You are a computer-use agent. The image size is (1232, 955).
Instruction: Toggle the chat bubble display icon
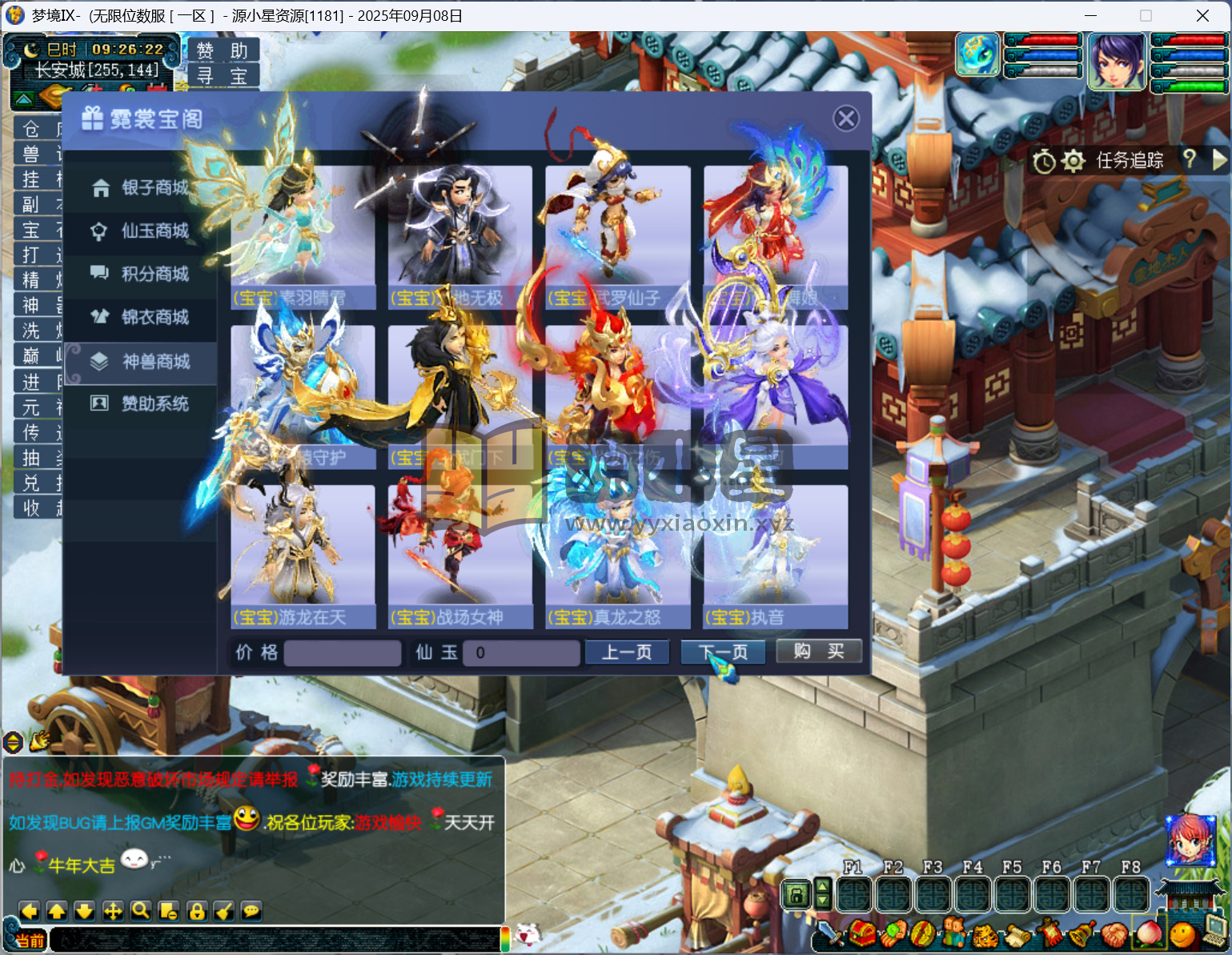point(251,911)
